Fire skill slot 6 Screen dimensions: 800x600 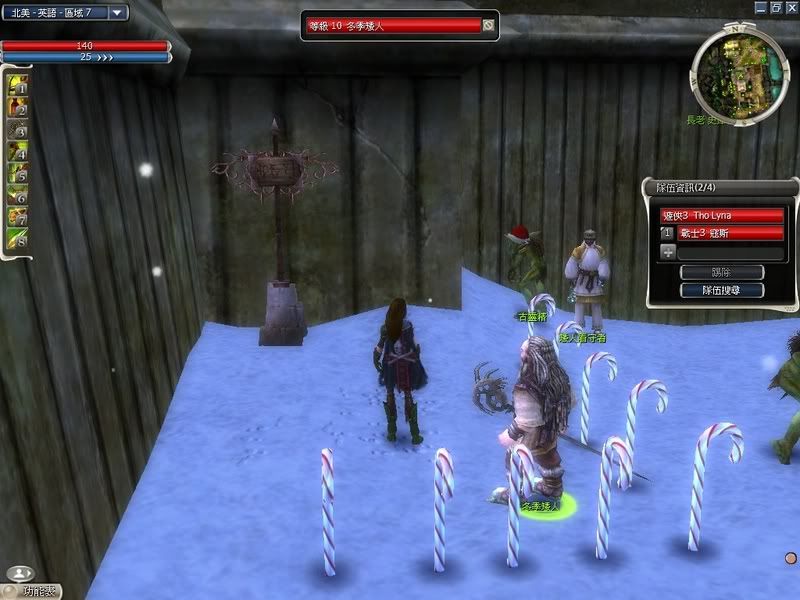coord(18,196)
